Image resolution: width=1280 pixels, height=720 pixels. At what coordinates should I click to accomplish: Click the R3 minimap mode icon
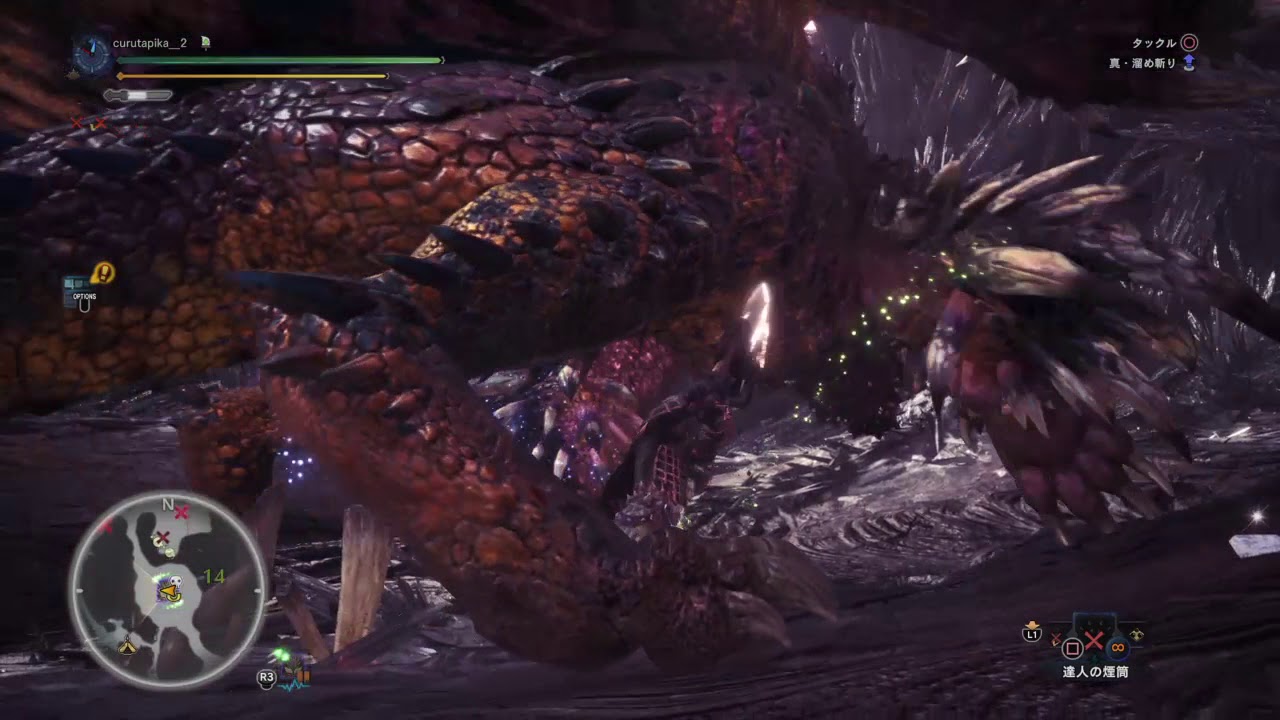coord(264,677)
